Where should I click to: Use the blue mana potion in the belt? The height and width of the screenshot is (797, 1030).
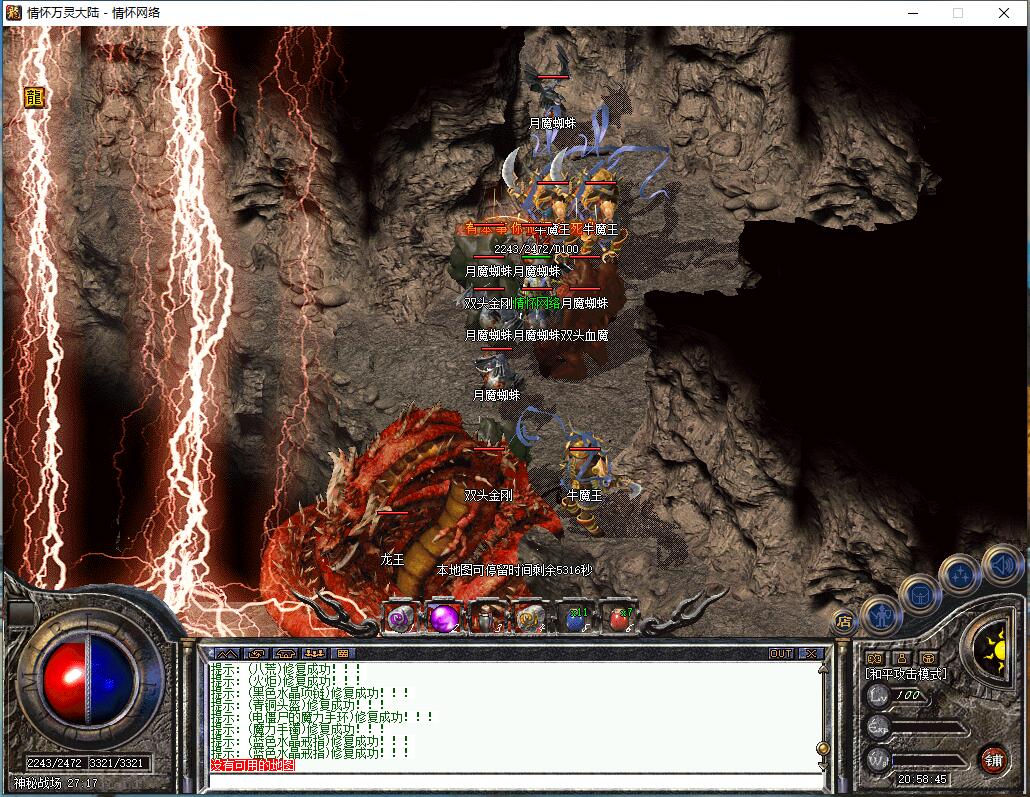point(575,619)
